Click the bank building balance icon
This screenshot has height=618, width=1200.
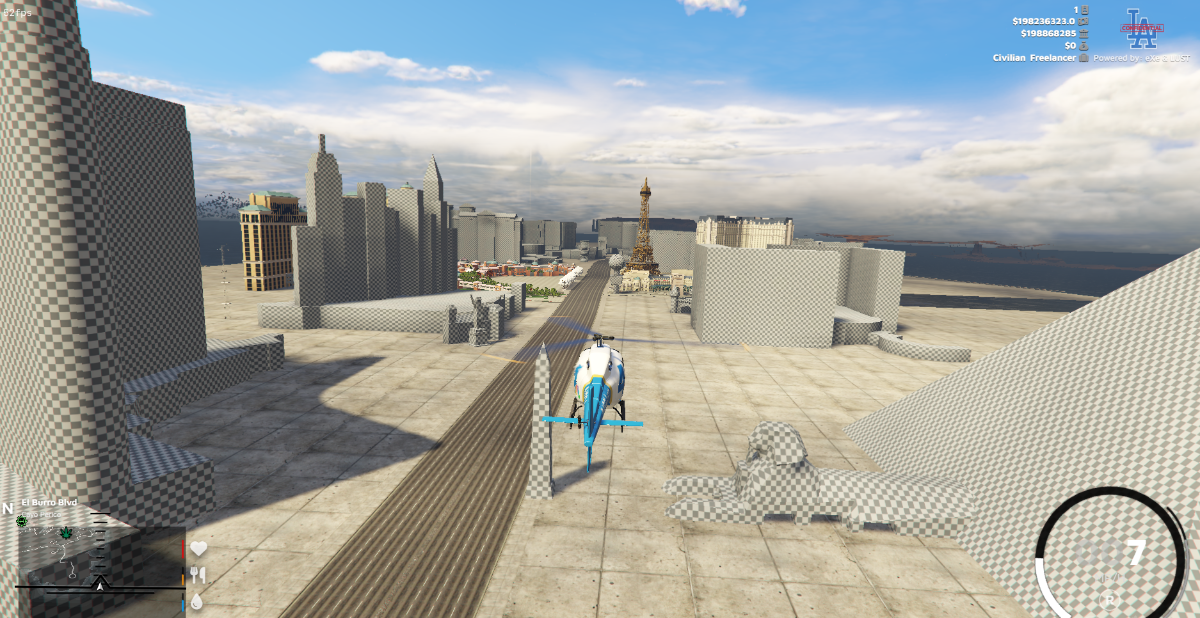pos(1083,33)
